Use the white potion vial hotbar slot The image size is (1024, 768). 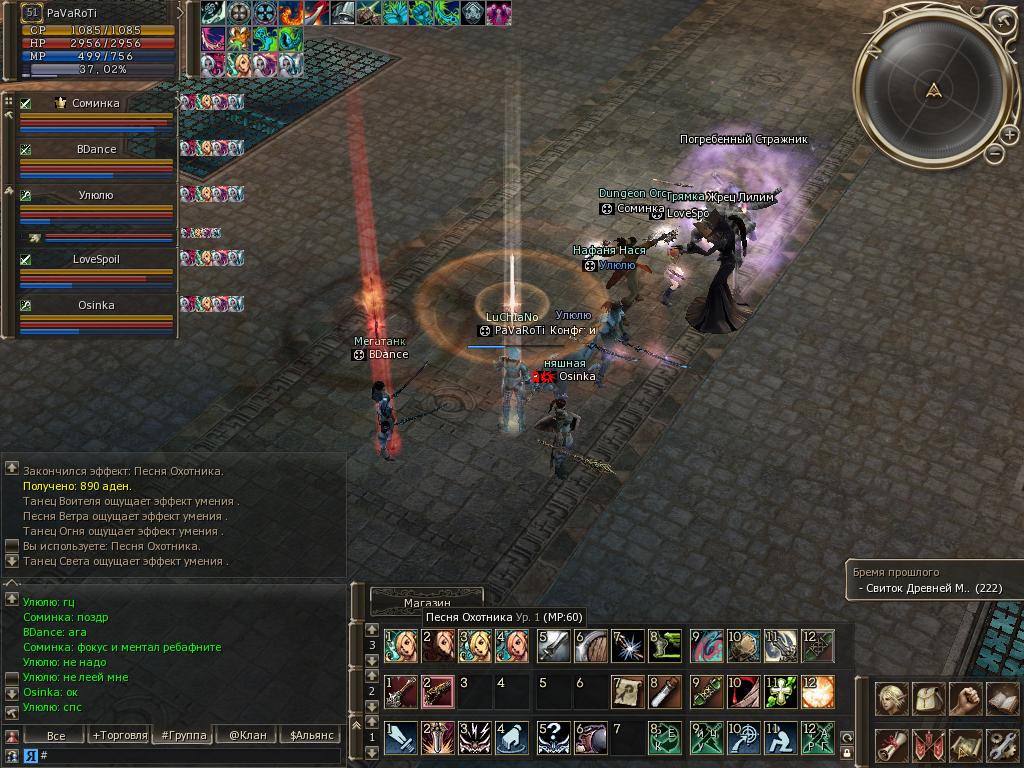(661, 692)
